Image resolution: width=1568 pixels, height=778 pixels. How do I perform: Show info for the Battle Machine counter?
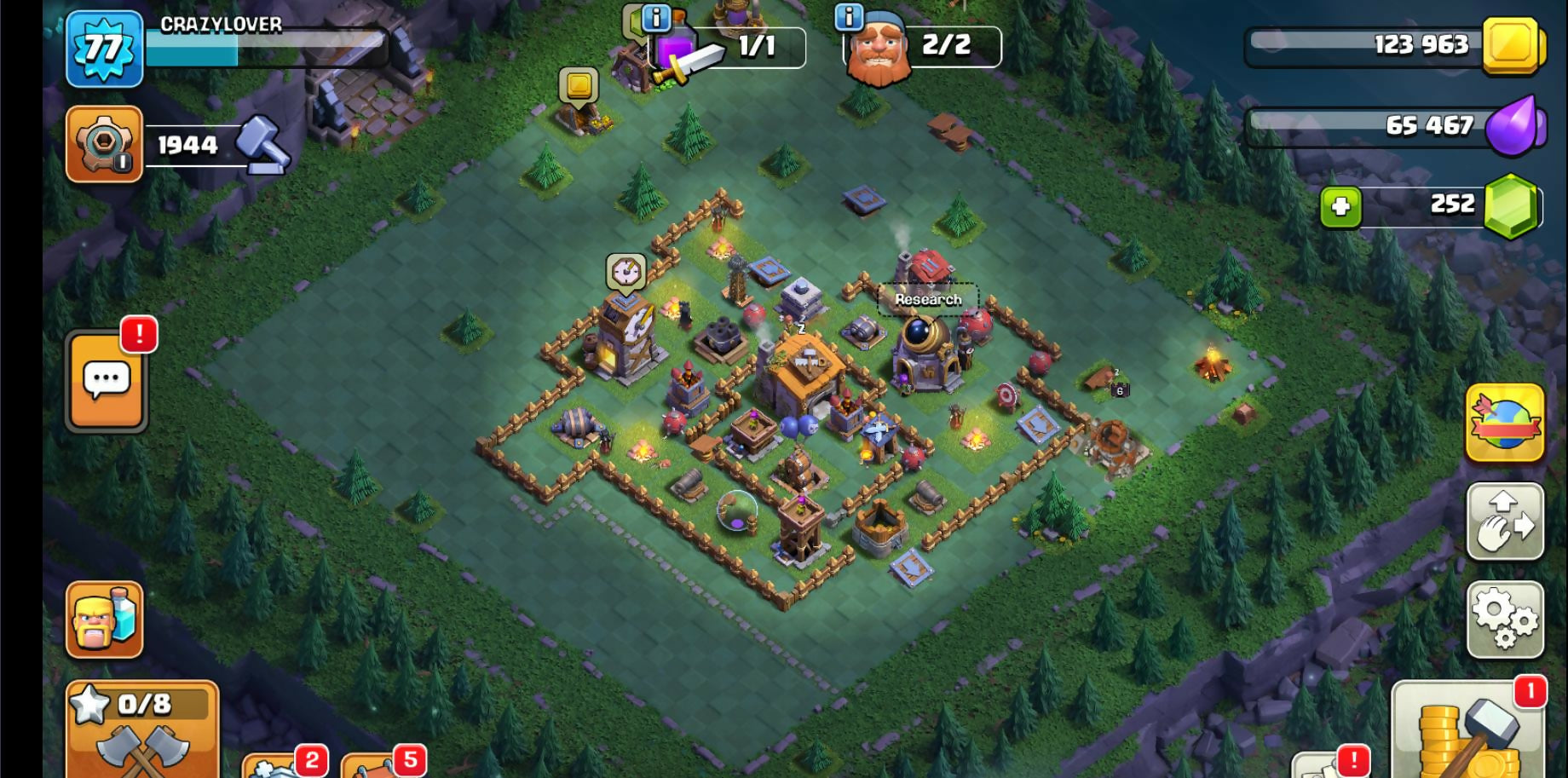click(656, 16)
